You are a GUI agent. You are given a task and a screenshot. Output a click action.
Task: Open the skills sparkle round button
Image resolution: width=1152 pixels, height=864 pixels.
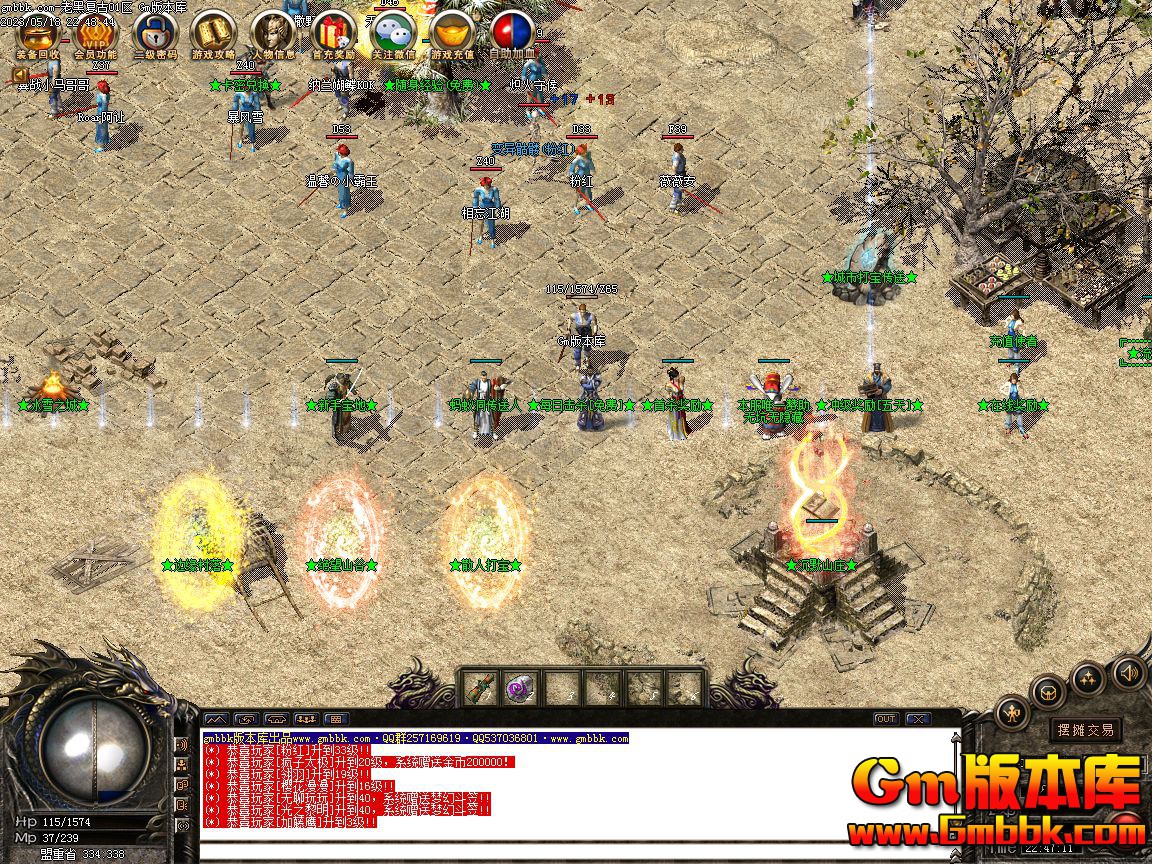click(x=1088, y=678)
